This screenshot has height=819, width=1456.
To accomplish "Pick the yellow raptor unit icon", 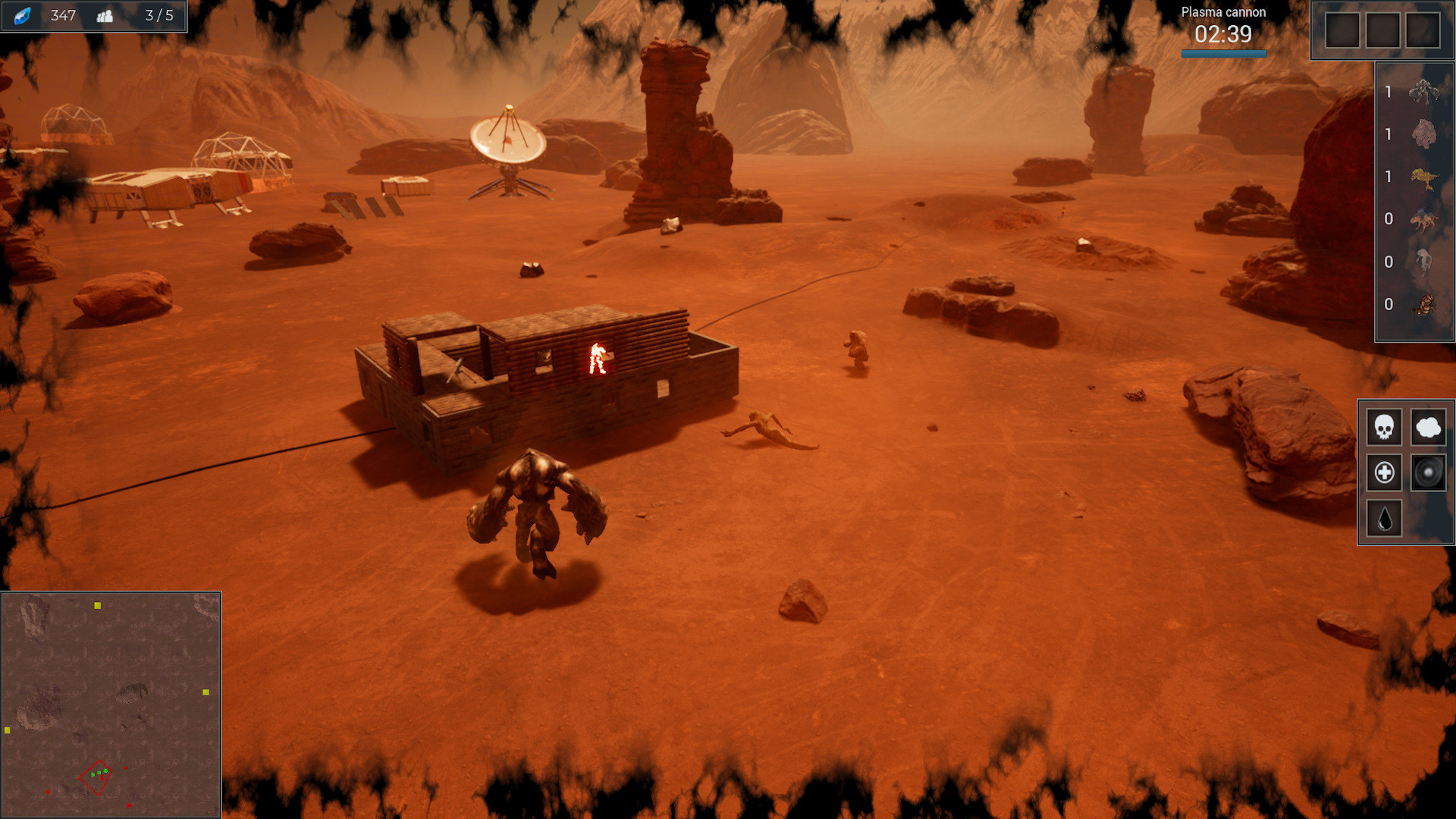I will click(1424, 177).
